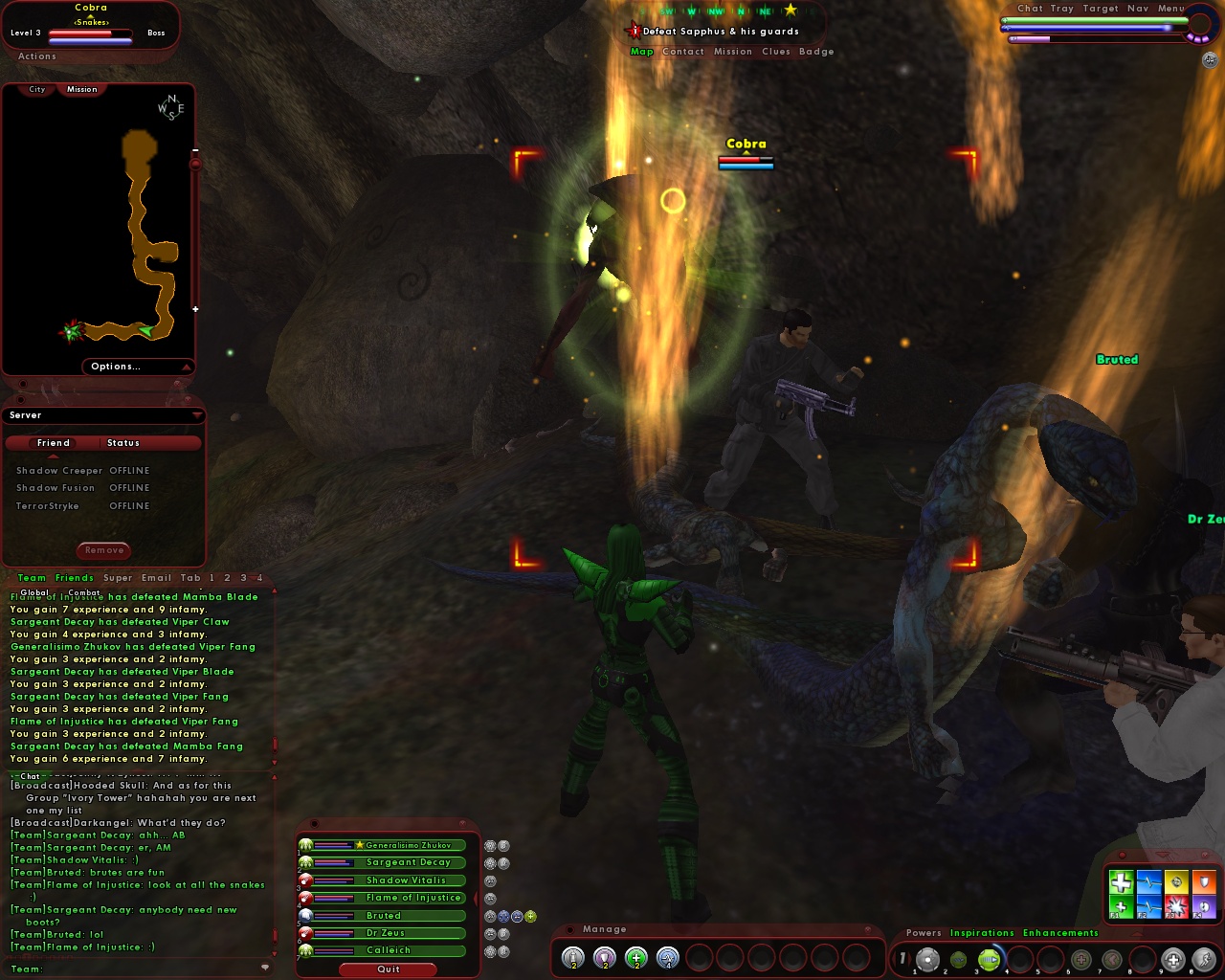Toggle the Inspirations tray label

click(x=984, y=932)
